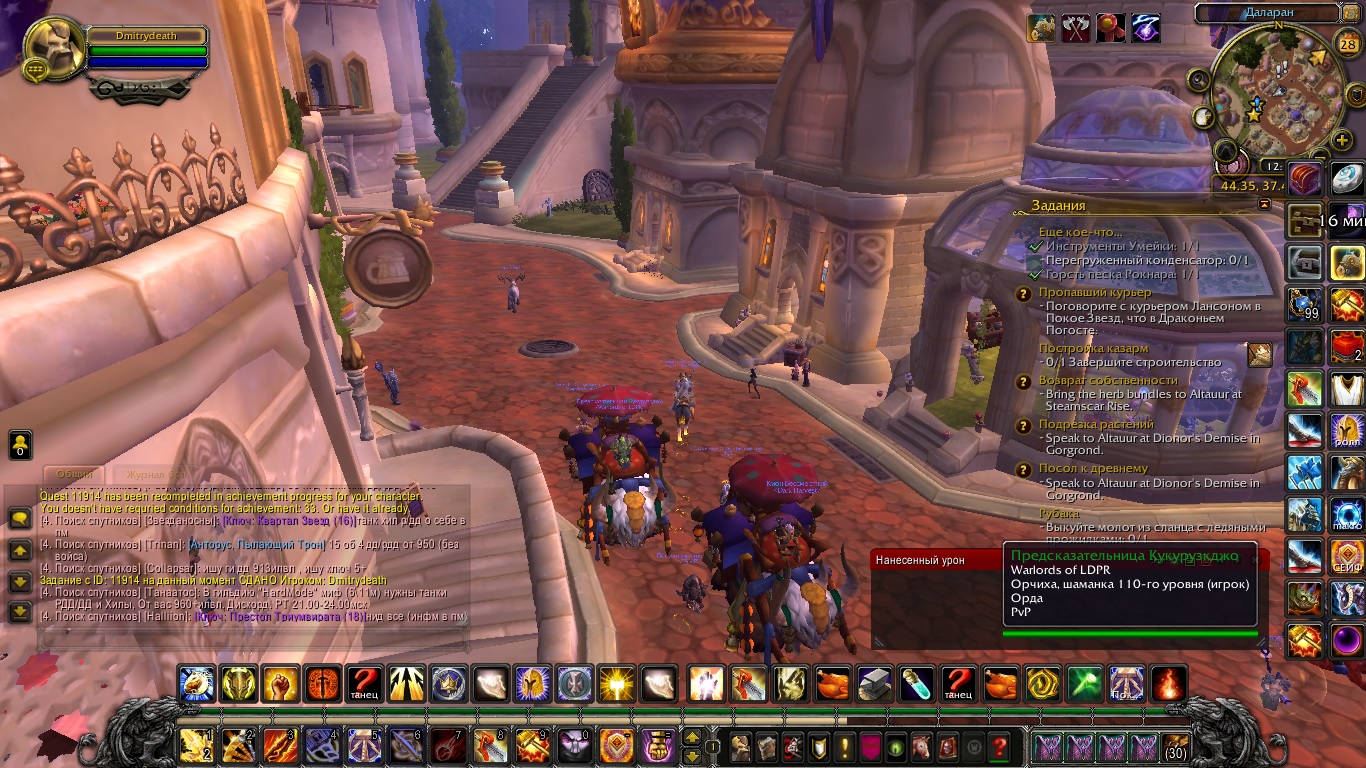Open the red help question mark micro button

(x=999, y=747)
